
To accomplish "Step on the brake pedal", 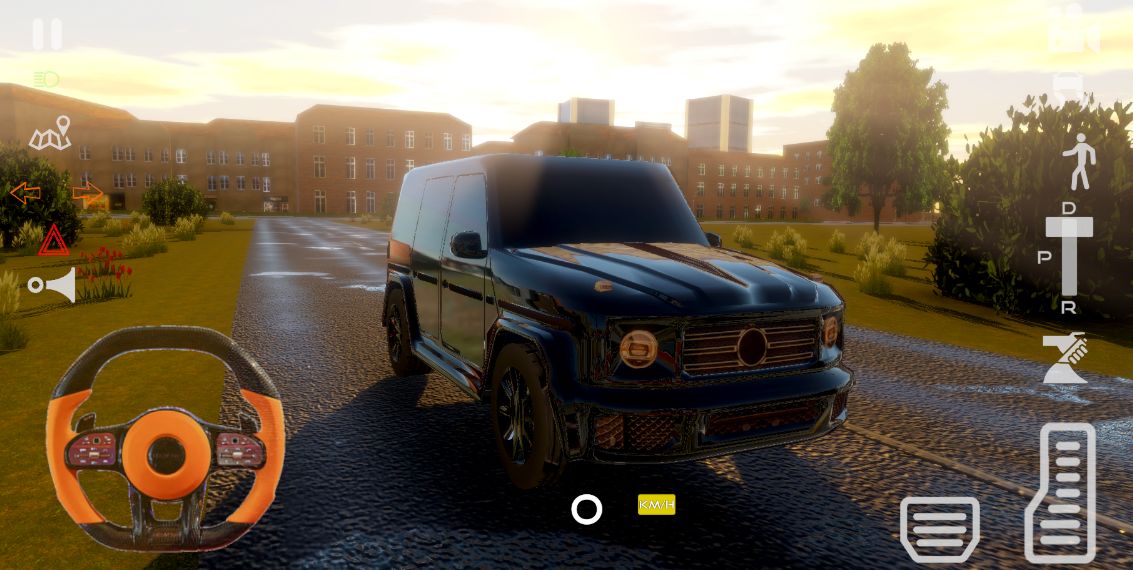I will [939, 528].
